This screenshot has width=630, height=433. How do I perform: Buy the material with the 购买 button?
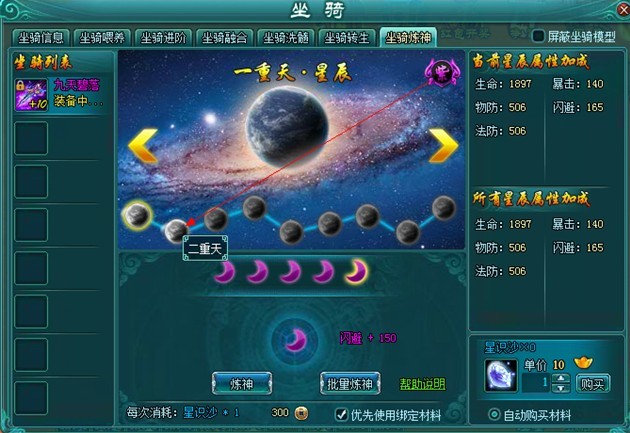594,383
